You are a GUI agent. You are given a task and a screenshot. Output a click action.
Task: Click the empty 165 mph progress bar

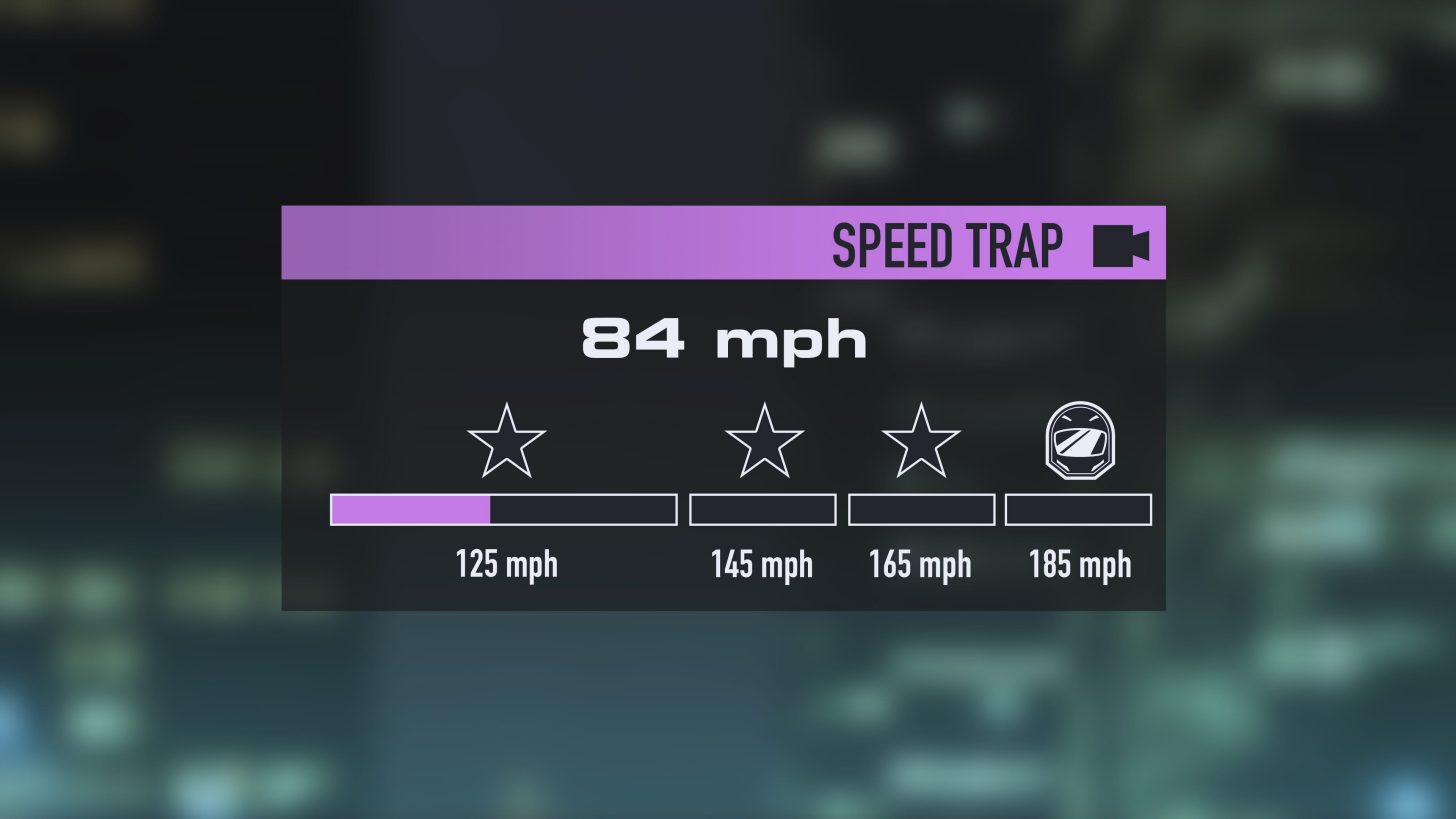coord(920,509)
